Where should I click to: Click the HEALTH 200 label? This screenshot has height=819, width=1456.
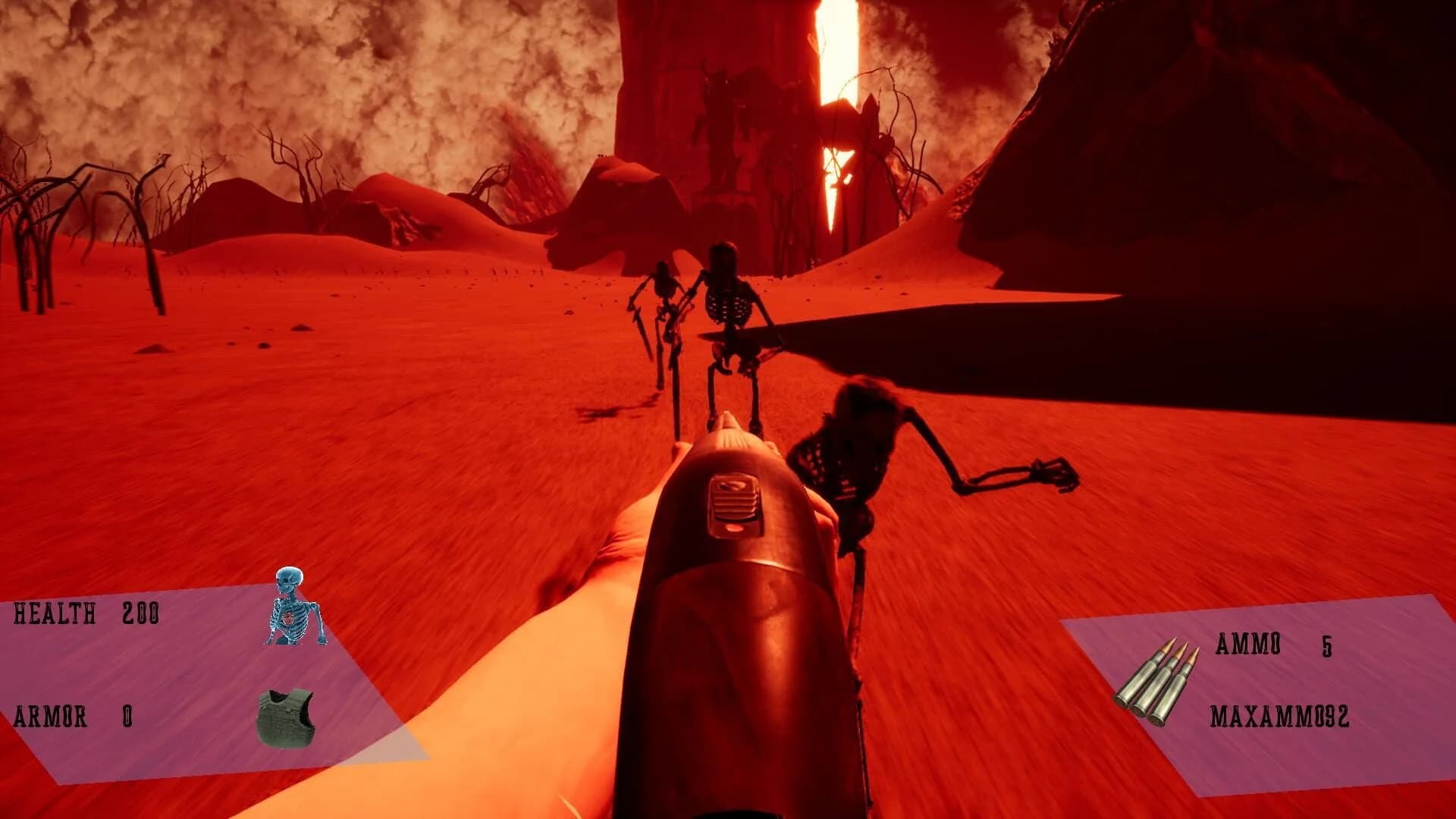[87, 614]
